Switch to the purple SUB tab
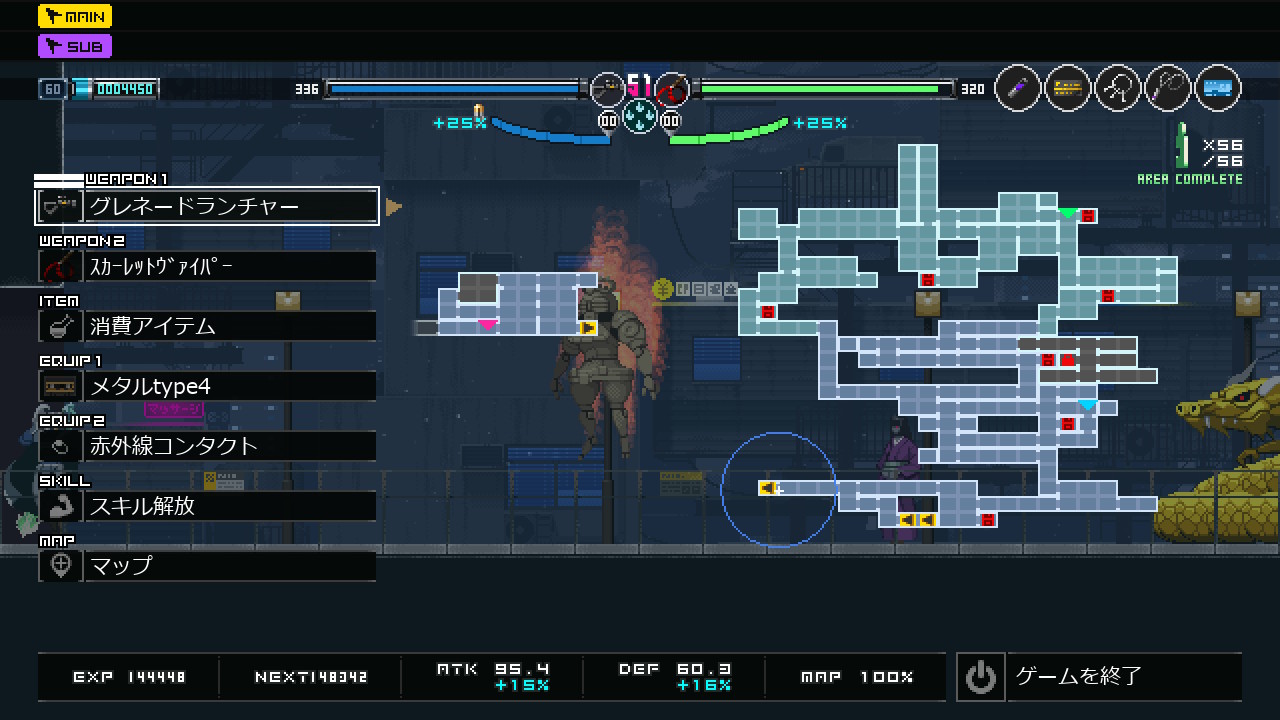The width and height of the screenshot is (1280, 720). (x=75, y=46)
